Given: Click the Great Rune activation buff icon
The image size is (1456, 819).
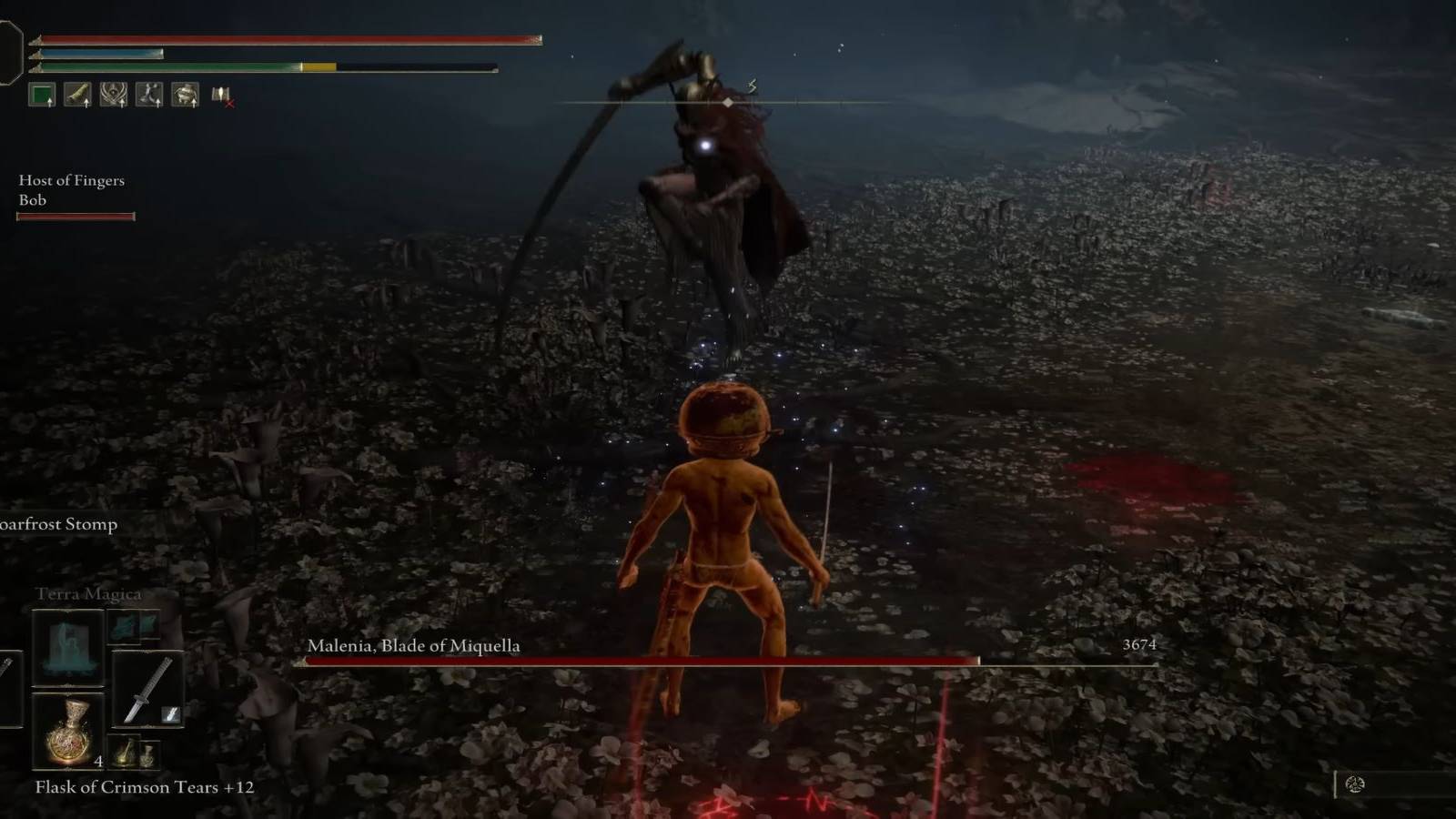Looking at the screenshot, I should tap(113, 94).
